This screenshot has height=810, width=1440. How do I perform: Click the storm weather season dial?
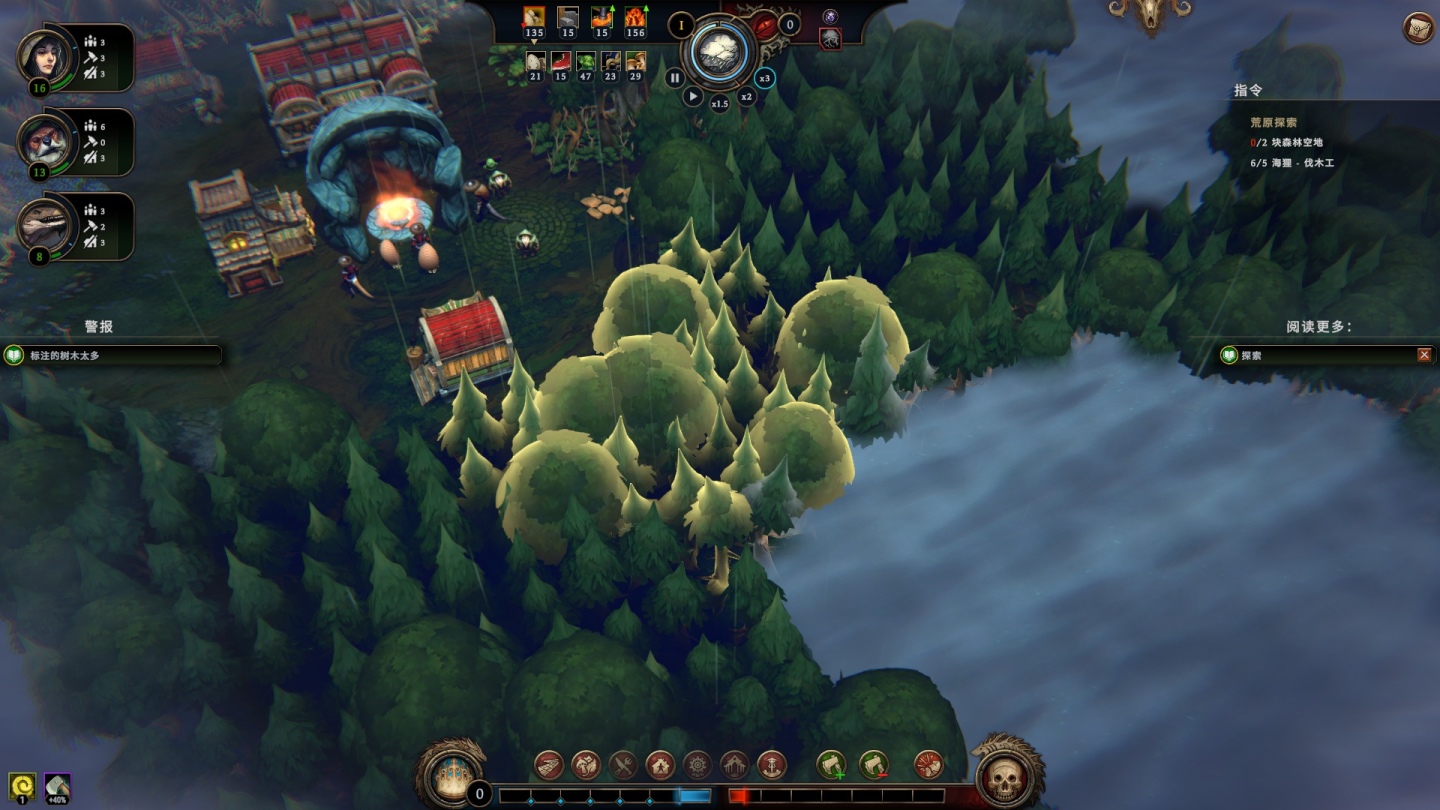tap(720, 50)
